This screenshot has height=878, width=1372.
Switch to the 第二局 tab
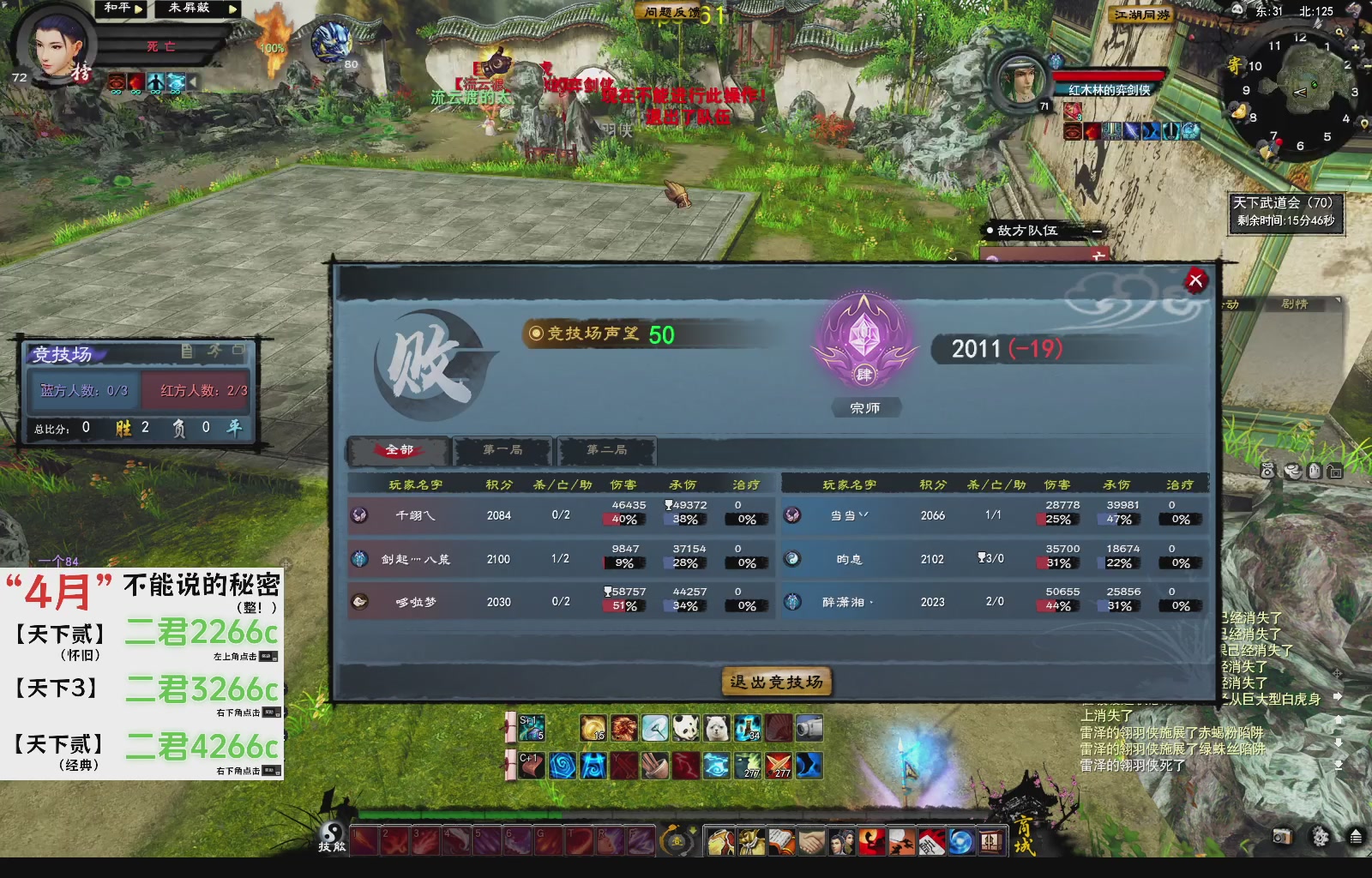(x=605, y=450)
